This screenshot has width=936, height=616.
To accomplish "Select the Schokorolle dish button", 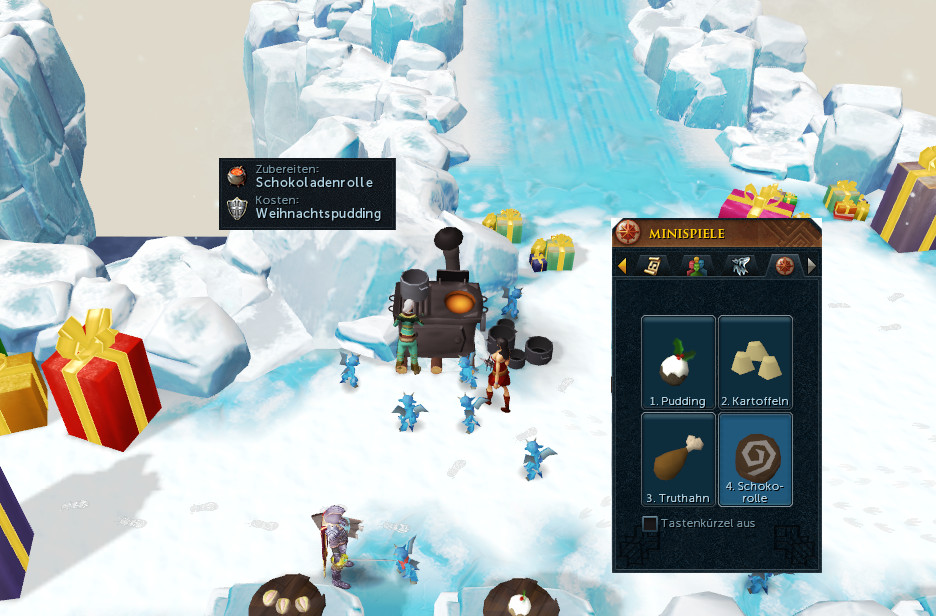I will tap(755, 459).
